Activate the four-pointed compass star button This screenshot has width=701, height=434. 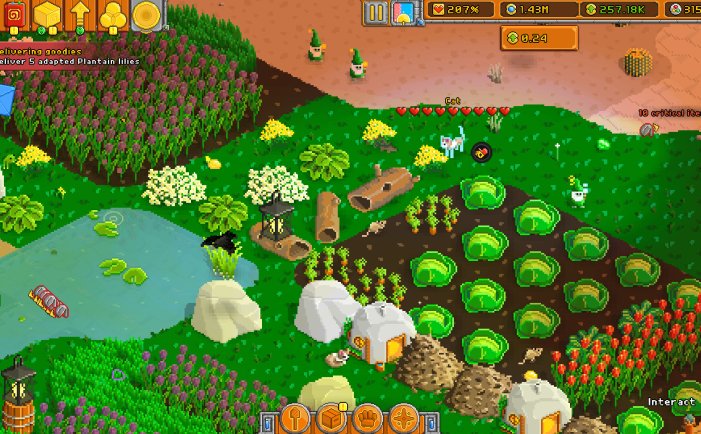tap(405, 419)
